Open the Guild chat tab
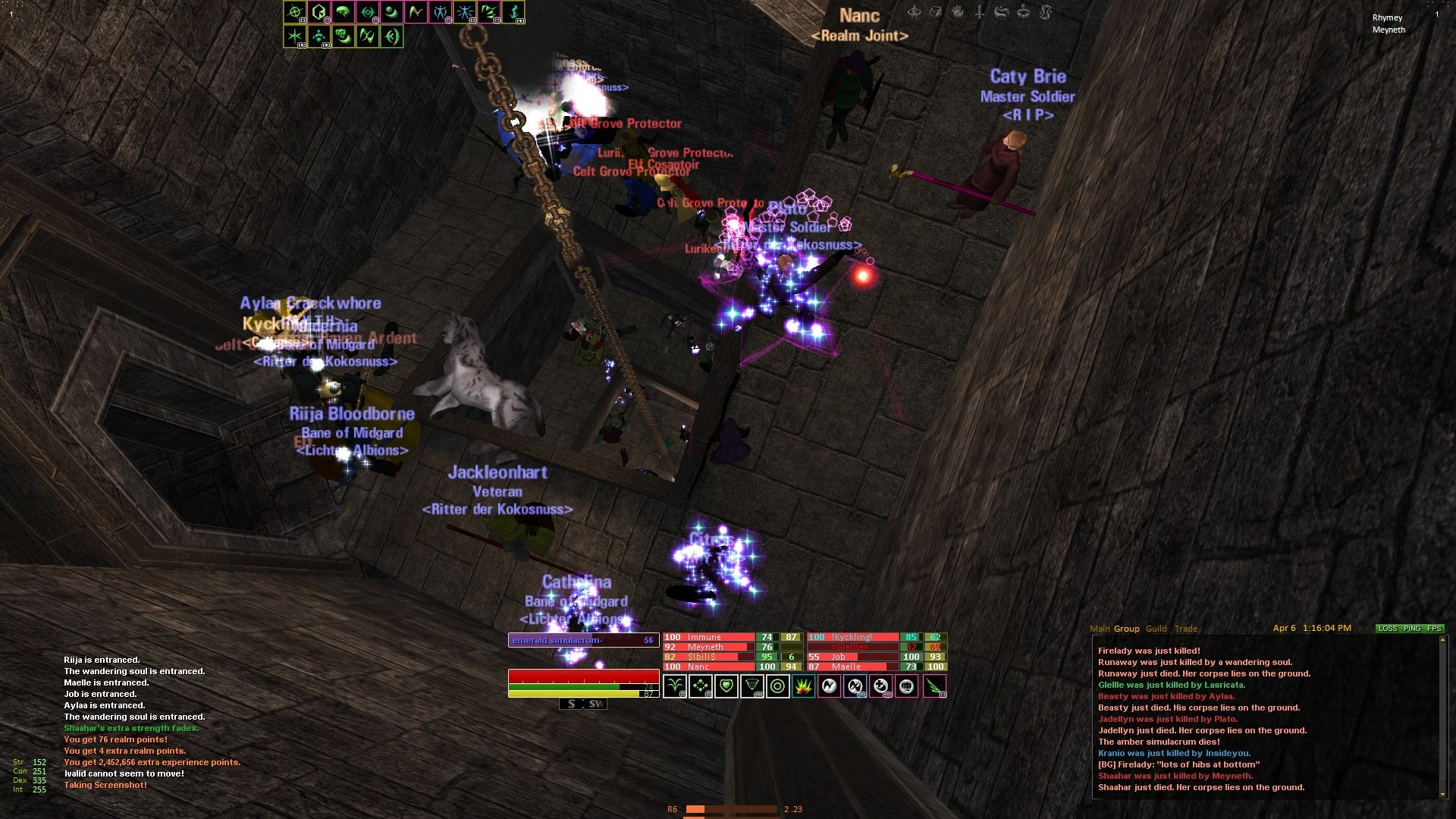The image size is (1456, 819). click(x=1156, y=629)
